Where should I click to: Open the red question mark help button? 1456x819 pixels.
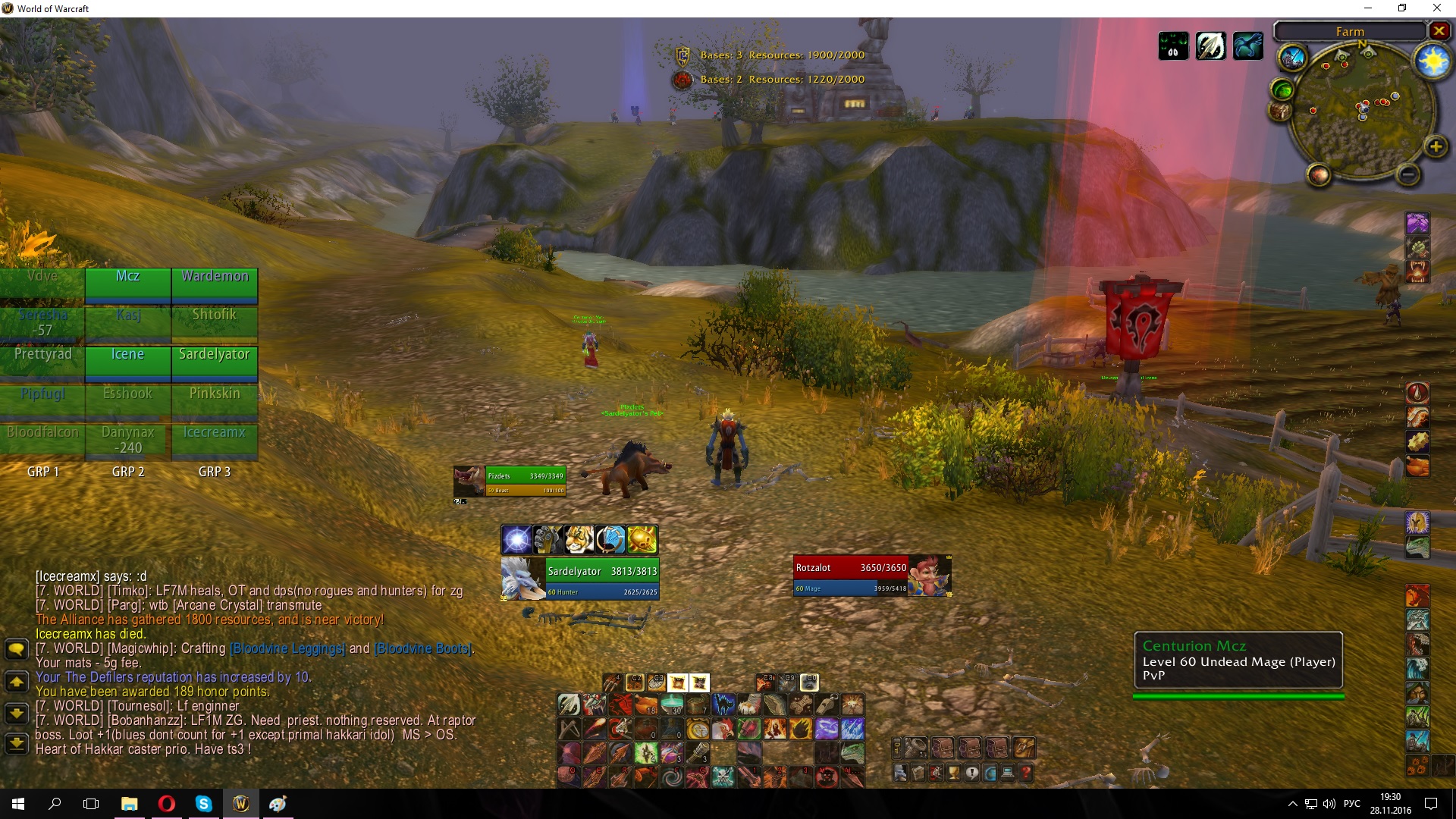1026,773
